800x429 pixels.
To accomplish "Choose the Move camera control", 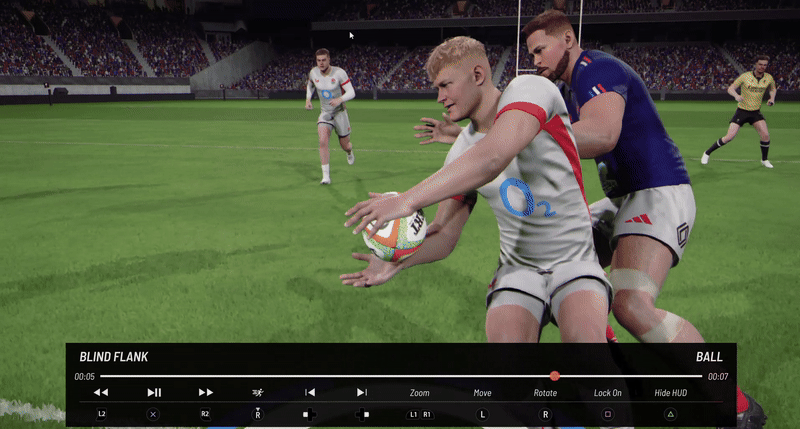I will [x=483, y=393].
